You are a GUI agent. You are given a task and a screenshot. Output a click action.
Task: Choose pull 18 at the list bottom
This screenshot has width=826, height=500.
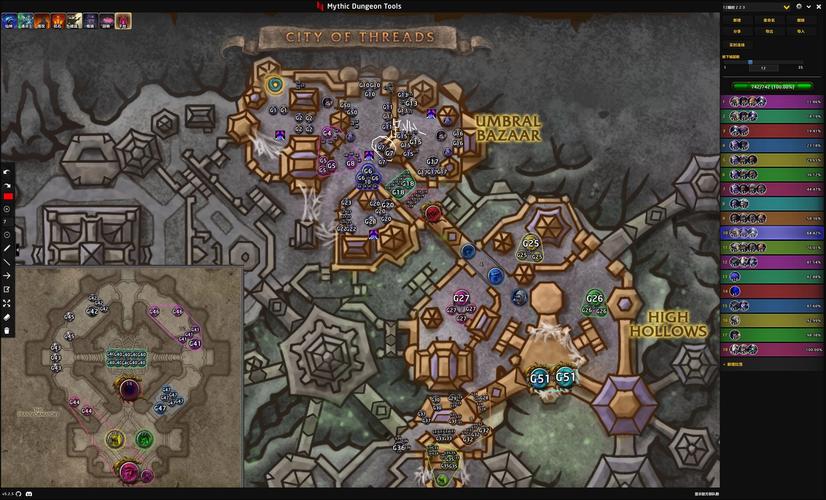(x=771, y=349)
